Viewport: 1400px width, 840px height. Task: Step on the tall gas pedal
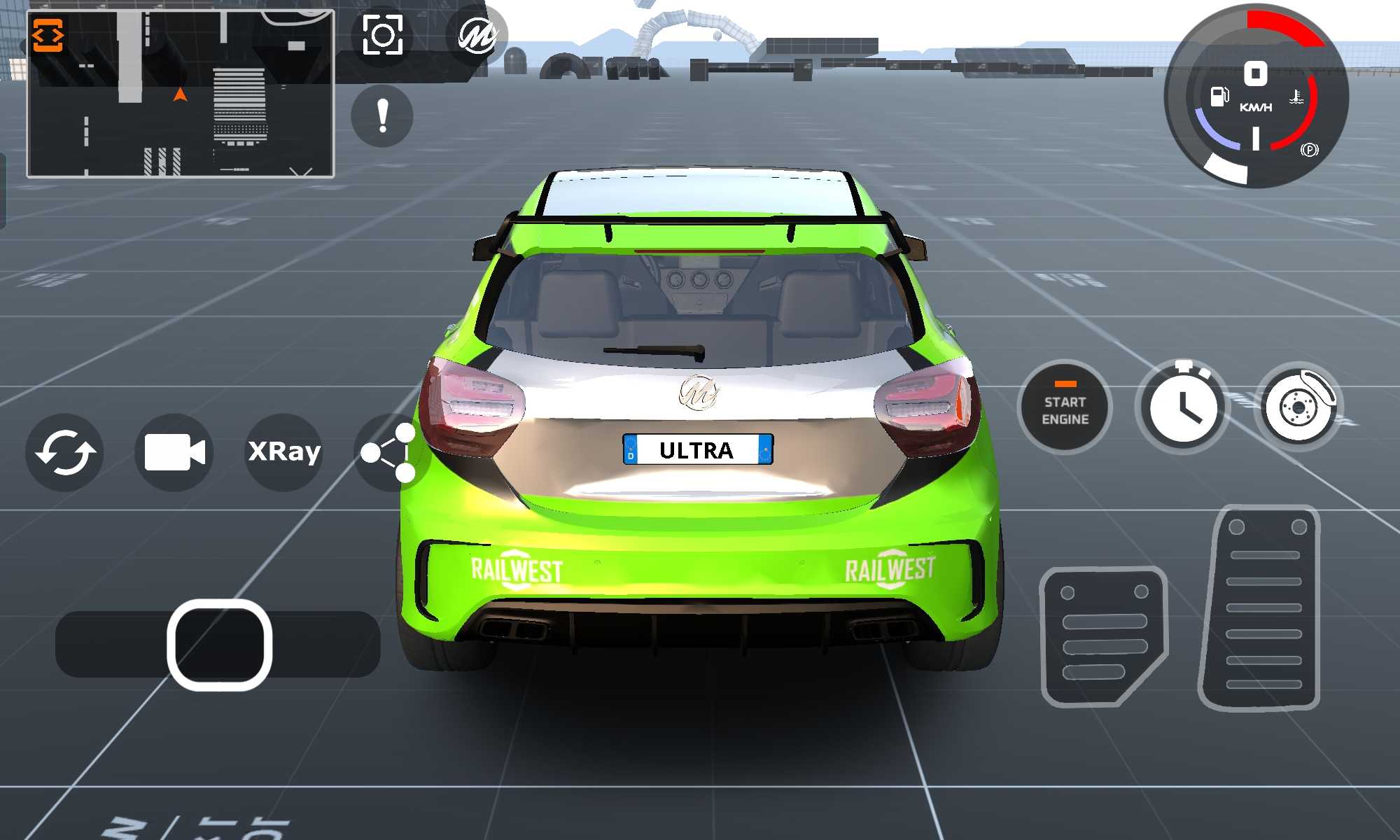(1261, 607)
